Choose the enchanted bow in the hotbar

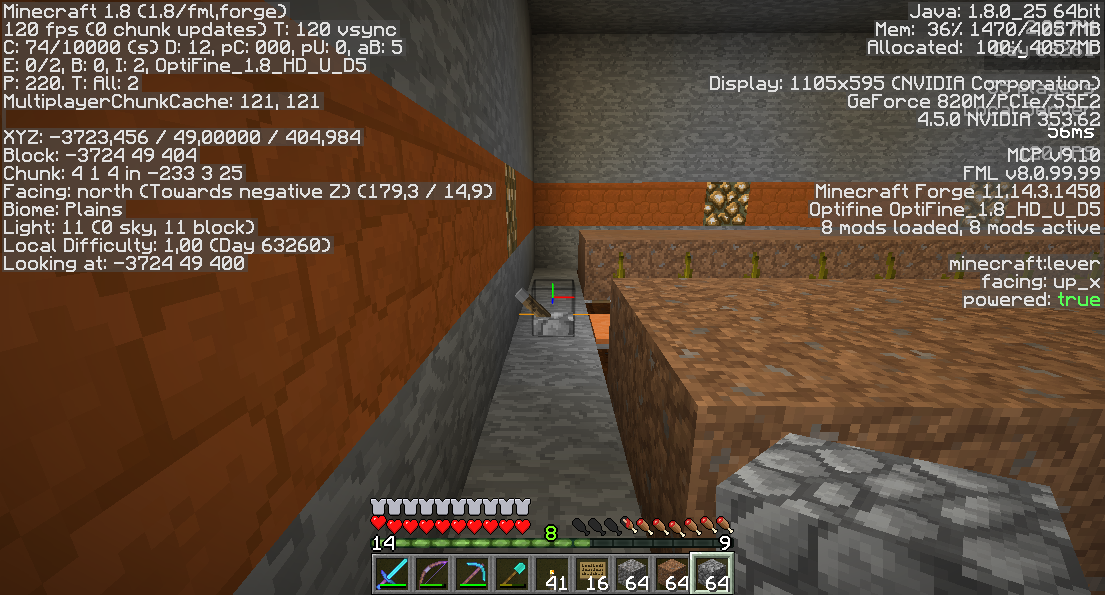click(432, 574)
